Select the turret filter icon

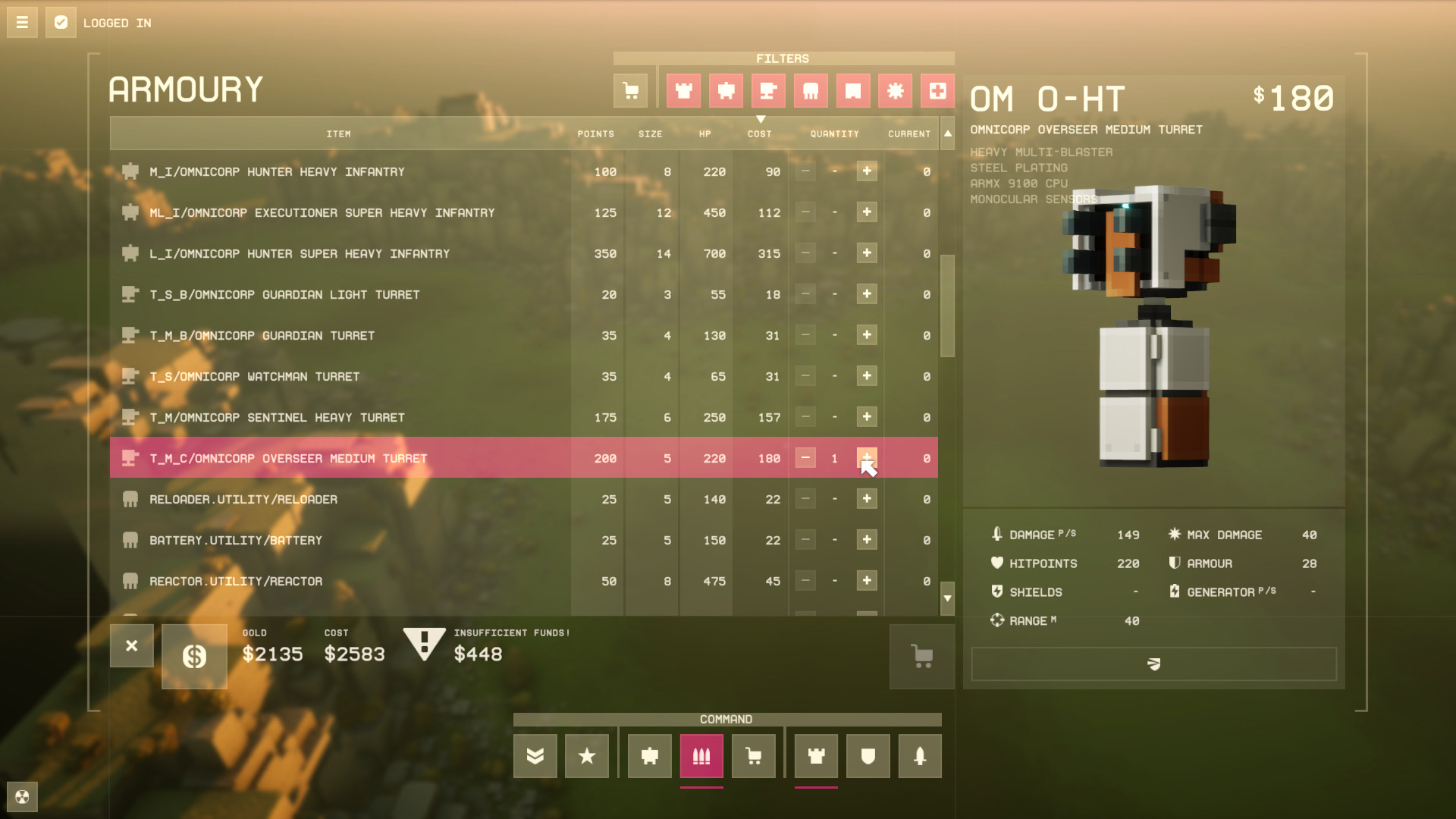[x=768, y=90]
